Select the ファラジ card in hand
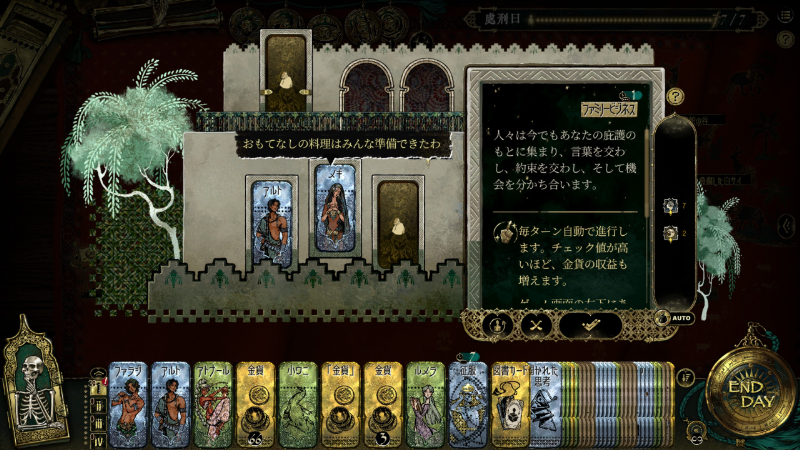Image resolution: width=800 pixels, height=450 pixels. [x=128, y=402]
